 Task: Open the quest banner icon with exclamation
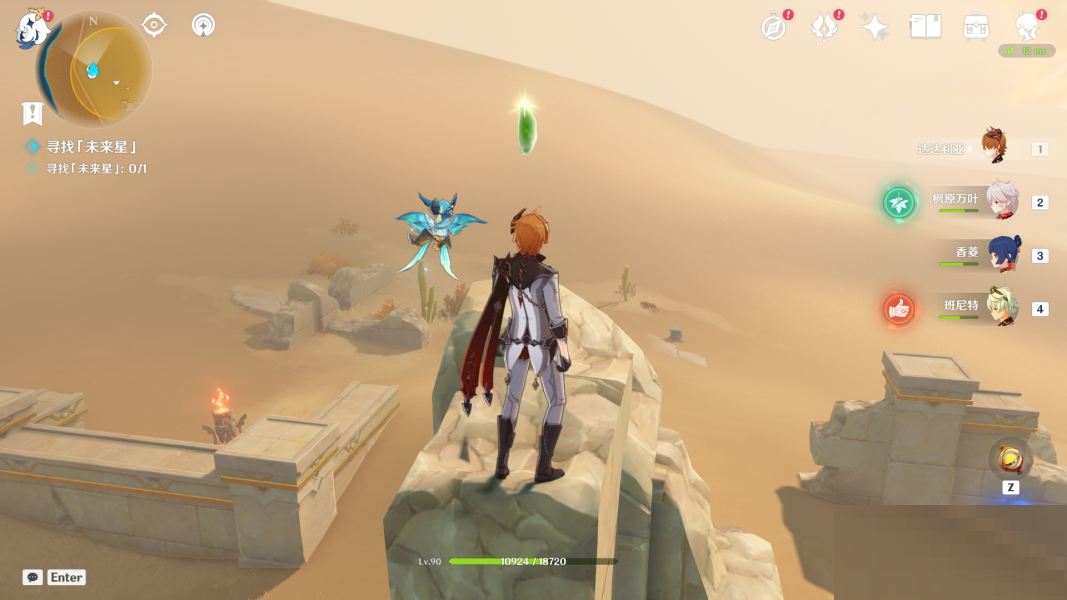click(32, 113)
